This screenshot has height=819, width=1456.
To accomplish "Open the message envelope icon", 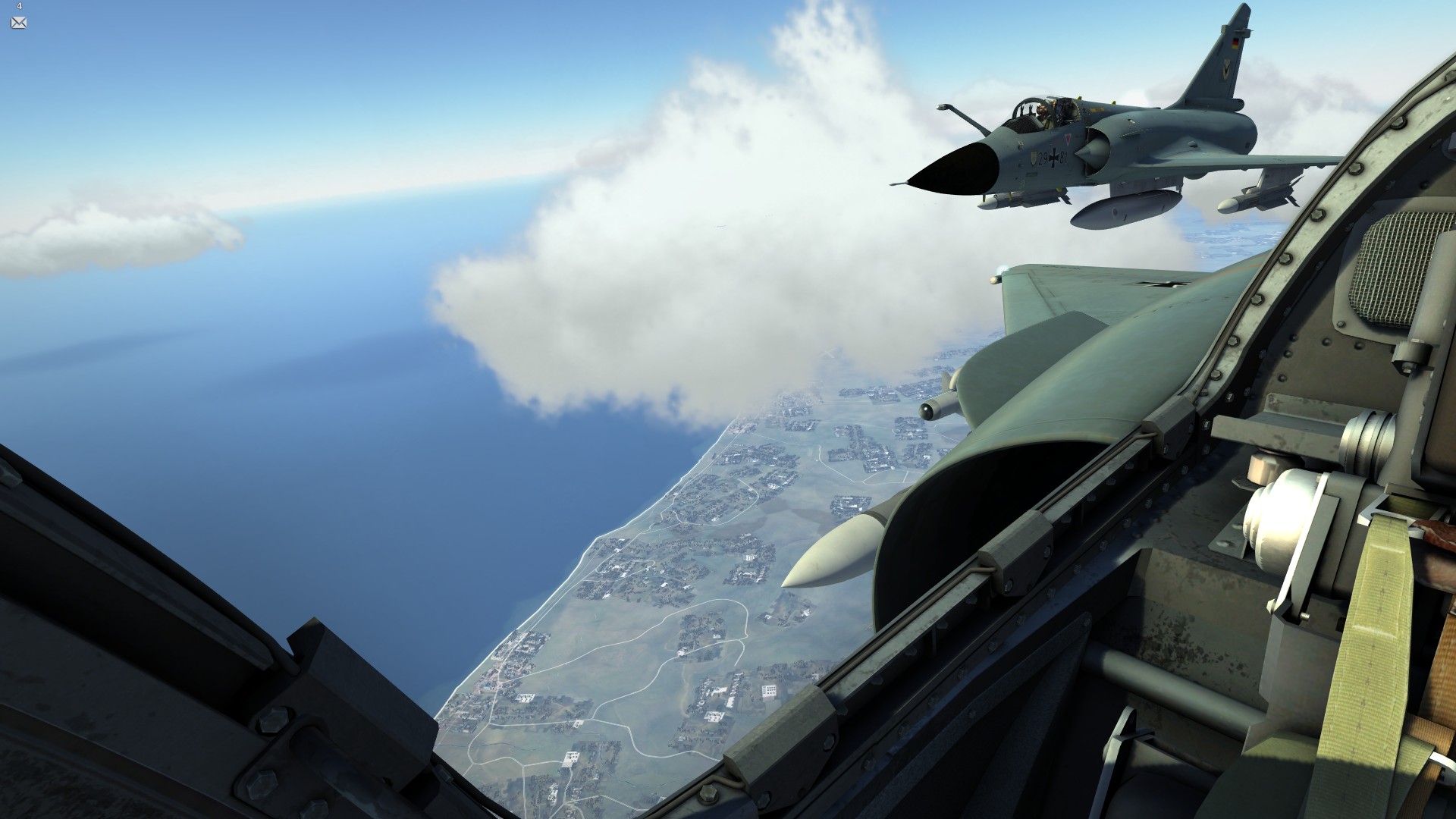I will tap(19, 23).
